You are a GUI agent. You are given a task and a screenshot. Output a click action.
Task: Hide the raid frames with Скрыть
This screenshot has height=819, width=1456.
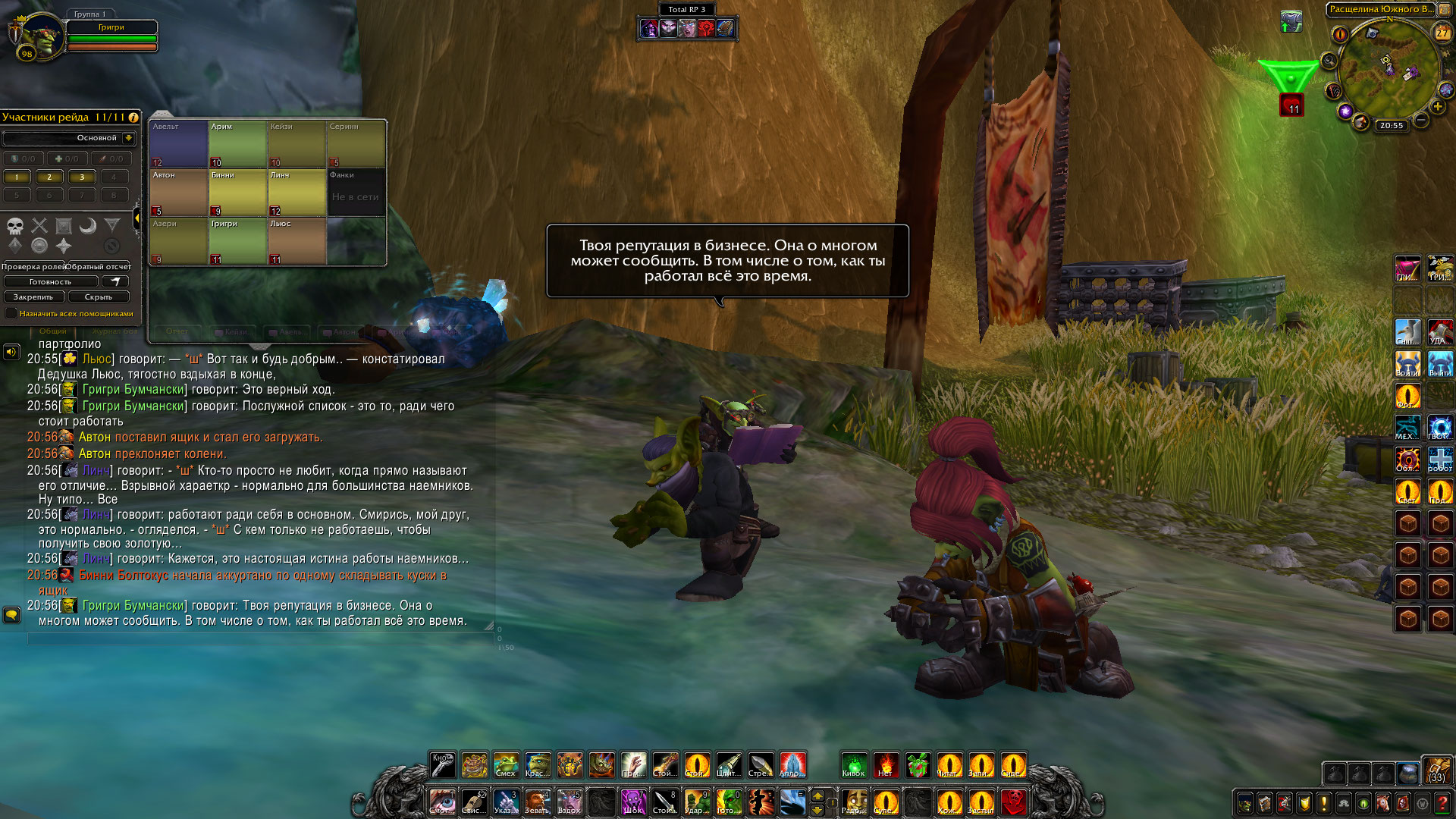click(x=98, y=297)
